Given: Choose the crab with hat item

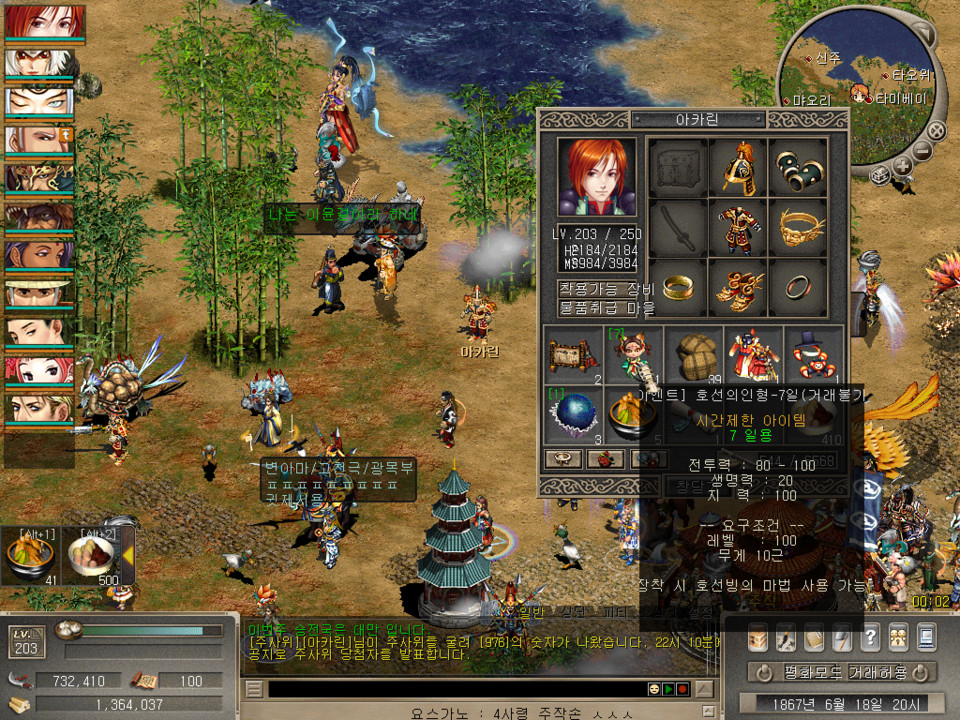Looking at the screenshot, I should coord(812,355).
